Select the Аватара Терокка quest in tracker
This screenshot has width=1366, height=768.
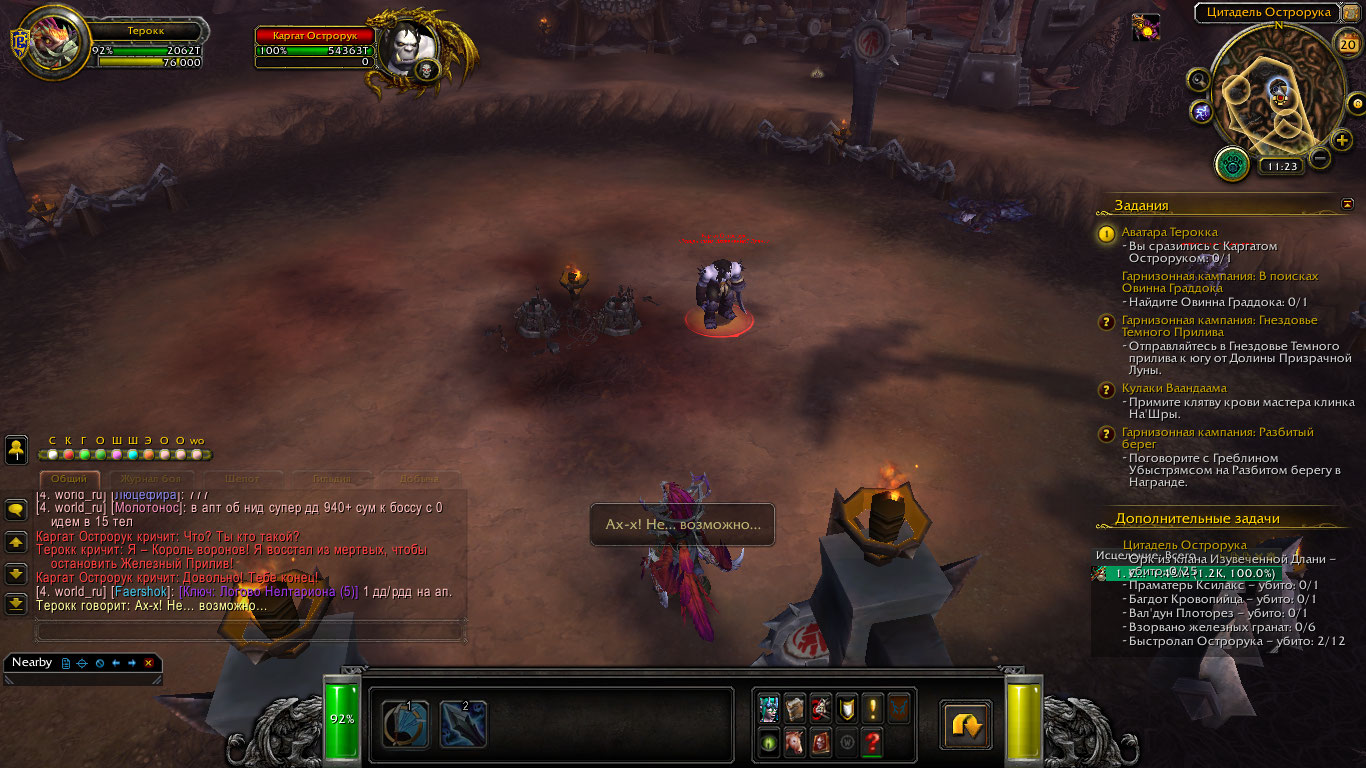tap(1169, 232)
